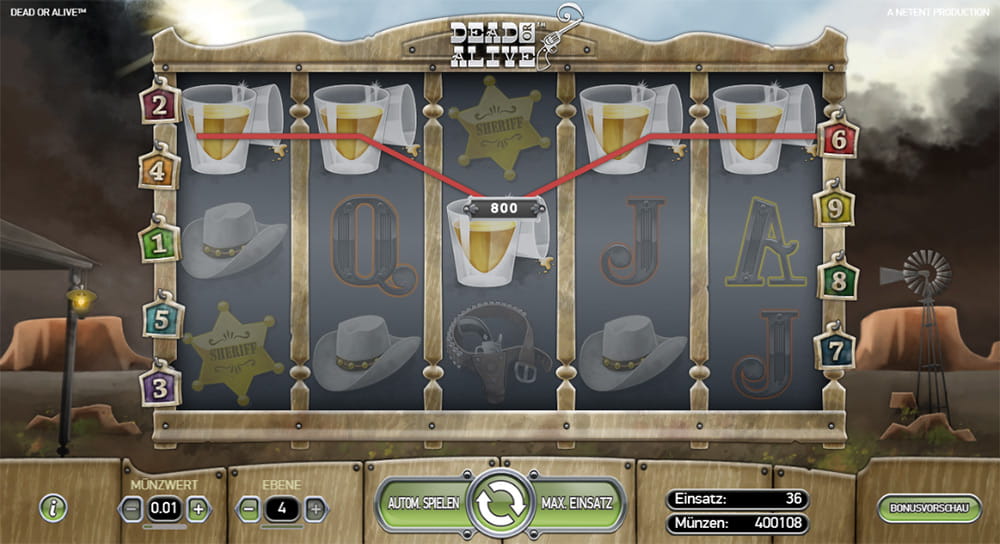
Task: Choose payline tag number 9
Action: [834, 208]
